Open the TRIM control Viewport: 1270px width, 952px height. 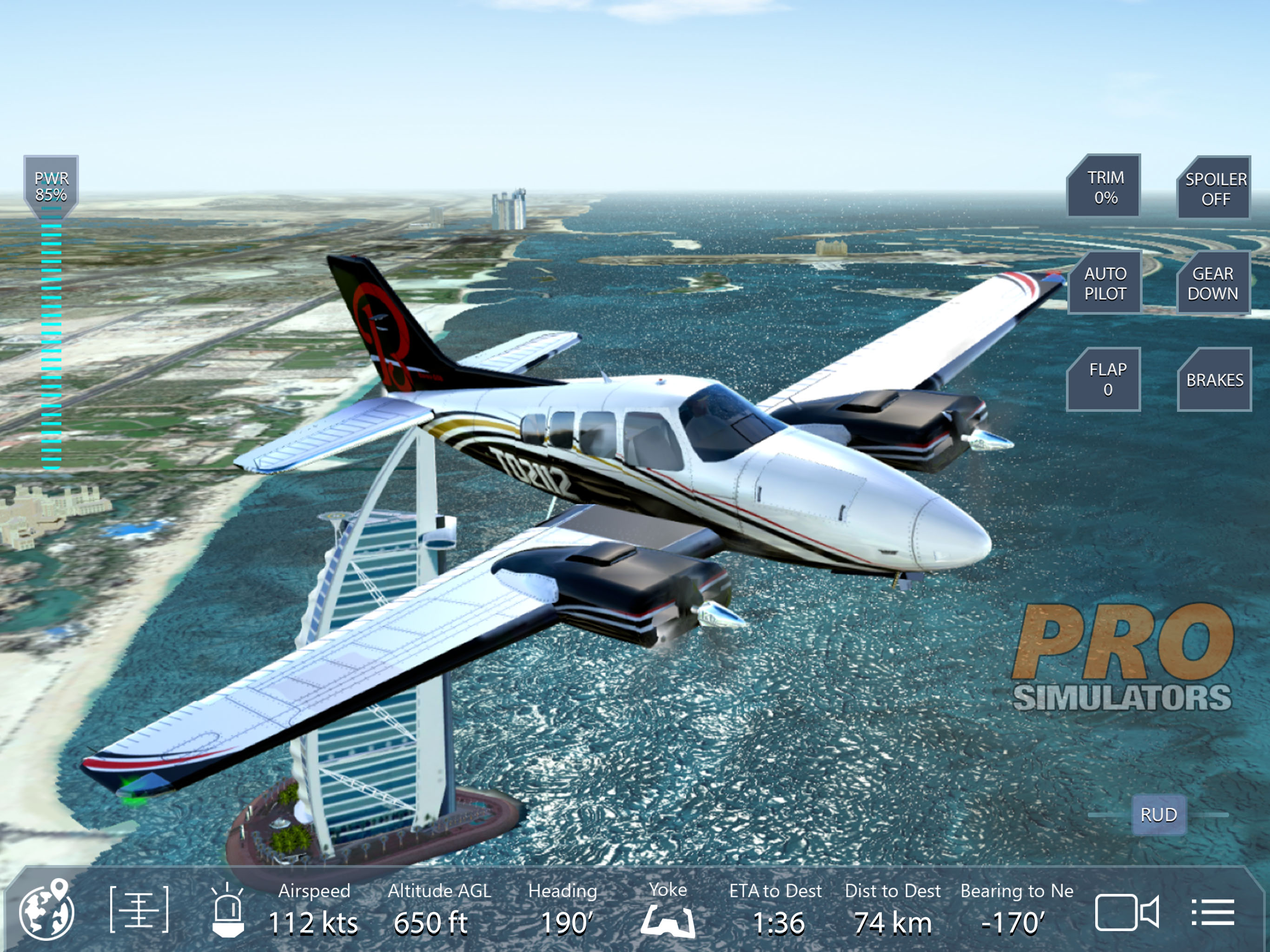coord(1104,187)
